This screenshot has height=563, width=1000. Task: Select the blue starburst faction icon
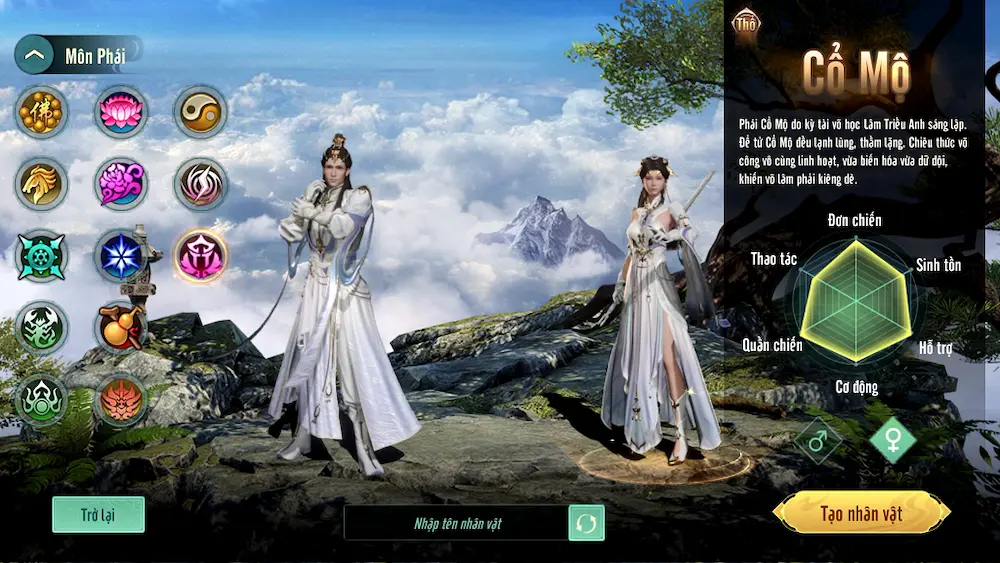(x=121, y=256)
